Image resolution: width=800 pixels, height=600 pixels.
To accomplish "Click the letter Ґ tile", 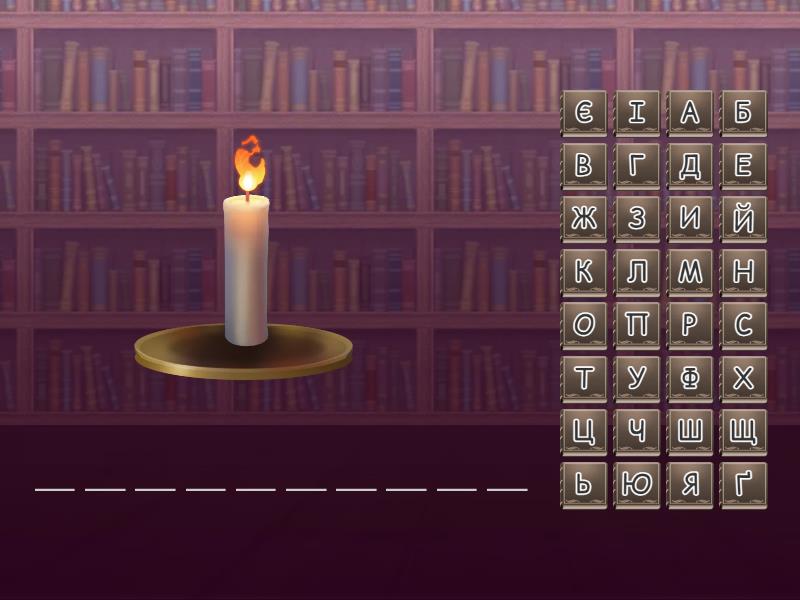I will point(743,484).
